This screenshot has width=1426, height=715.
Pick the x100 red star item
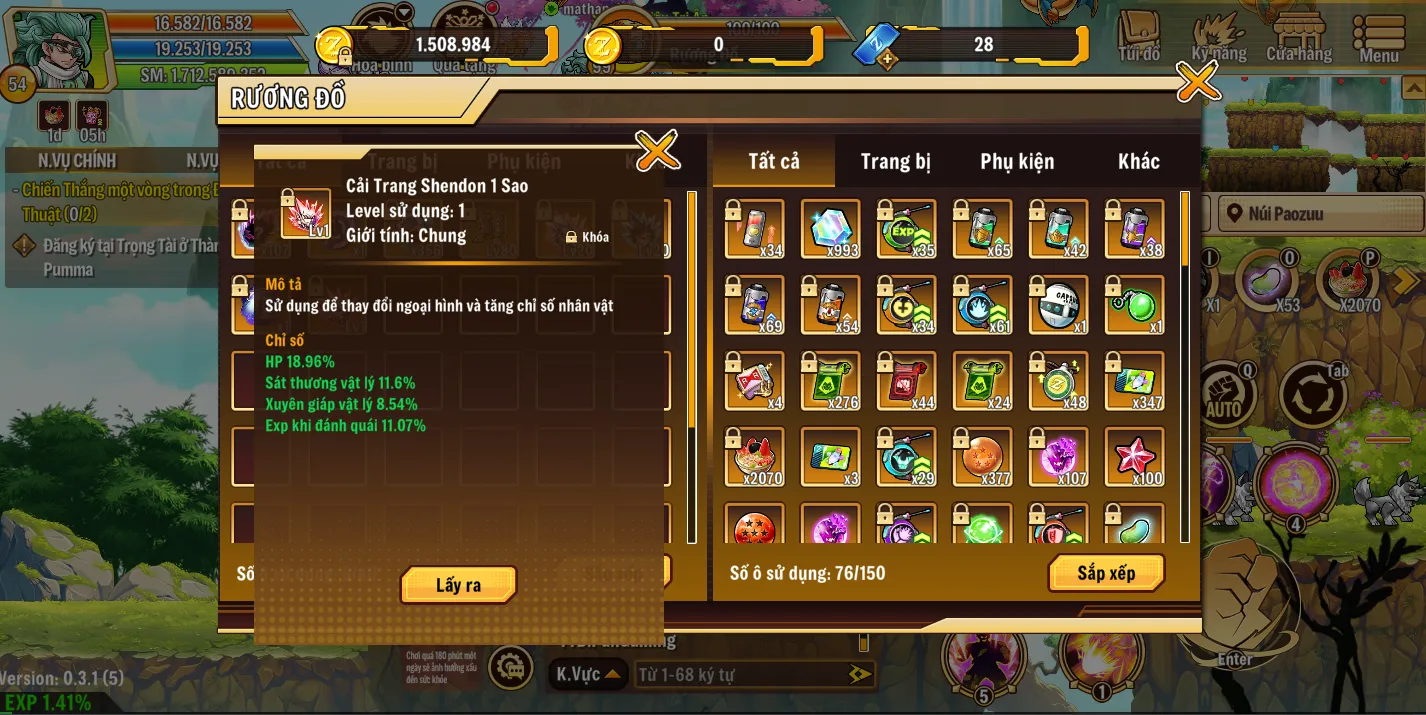coord(1134,457)
